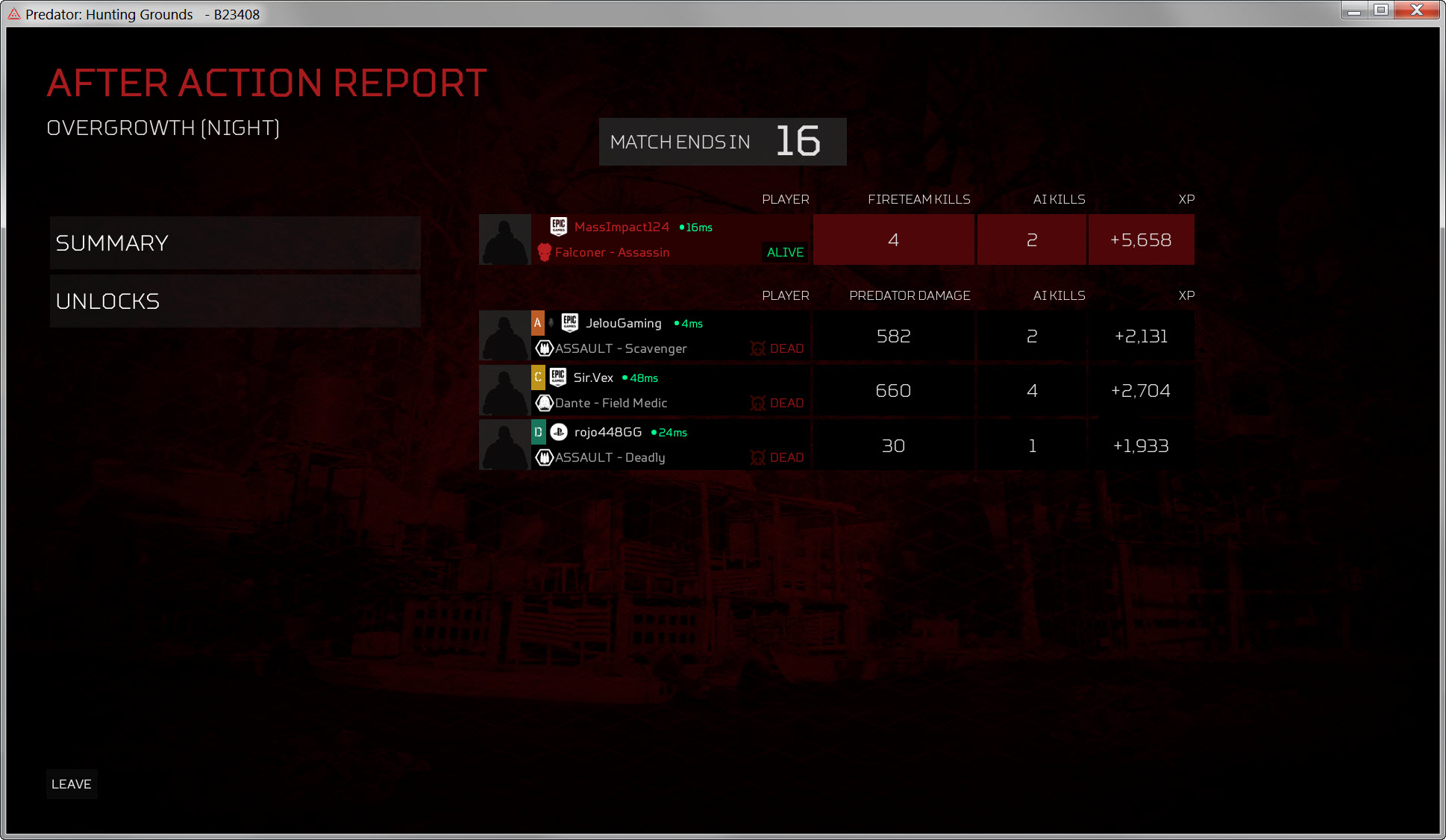Minimize the game window
Viewport: 1446px width, 840px height.
[1353, 10]
